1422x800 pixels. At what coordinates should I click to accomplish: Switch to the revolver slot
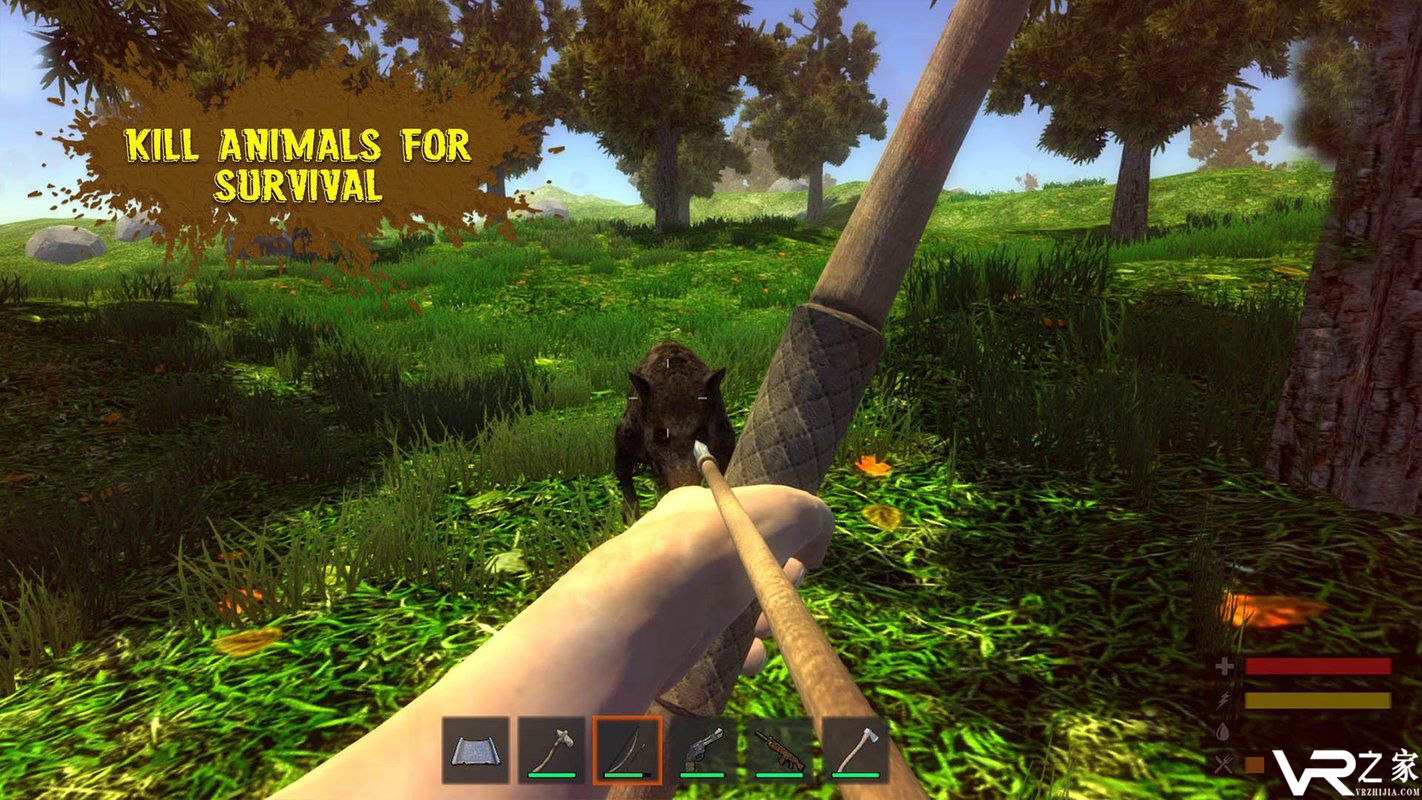tap(703, 750)
